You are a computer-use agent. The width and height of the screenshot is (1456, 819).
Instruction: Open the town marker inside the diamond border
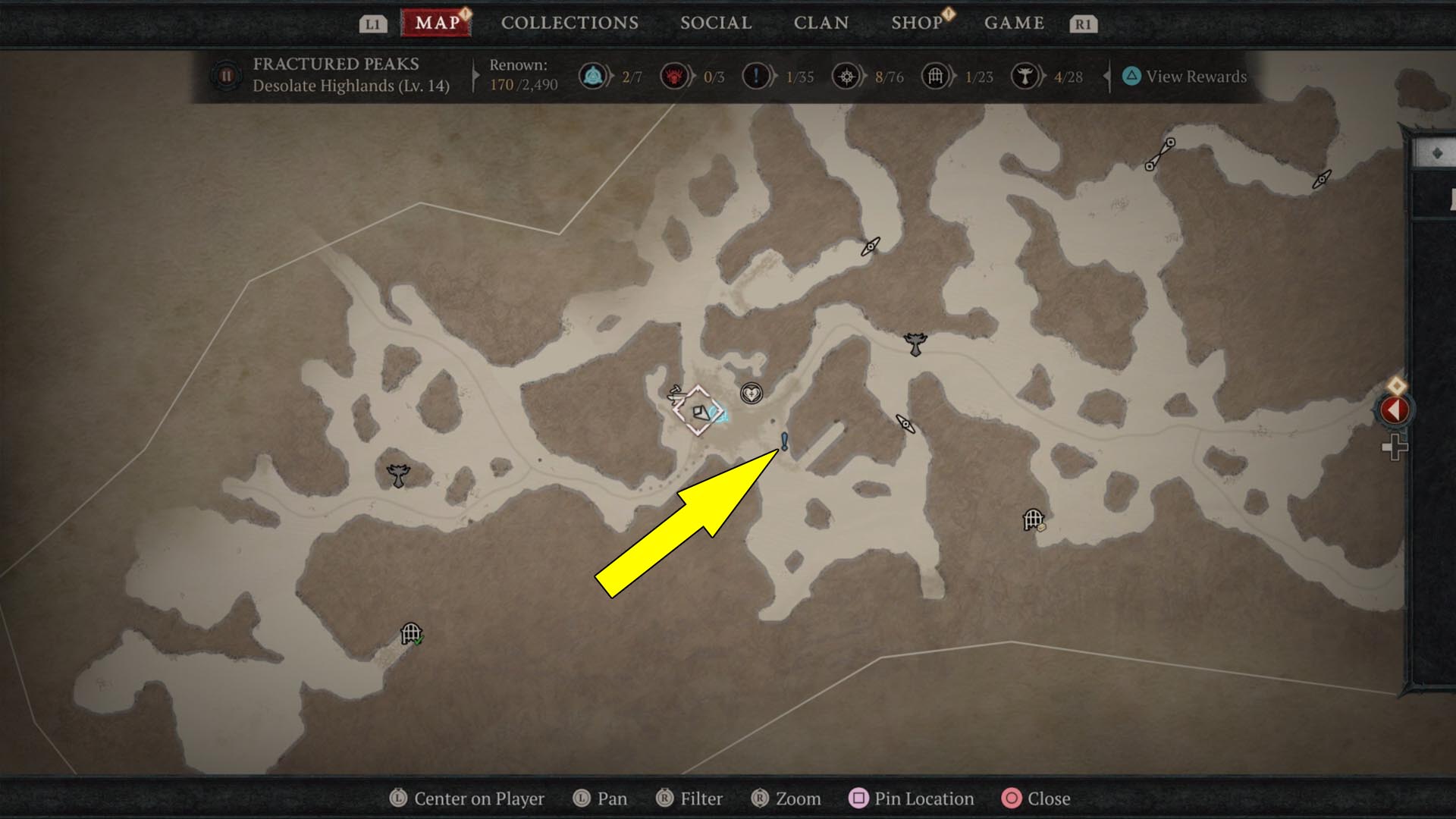(x=701, y=410)
